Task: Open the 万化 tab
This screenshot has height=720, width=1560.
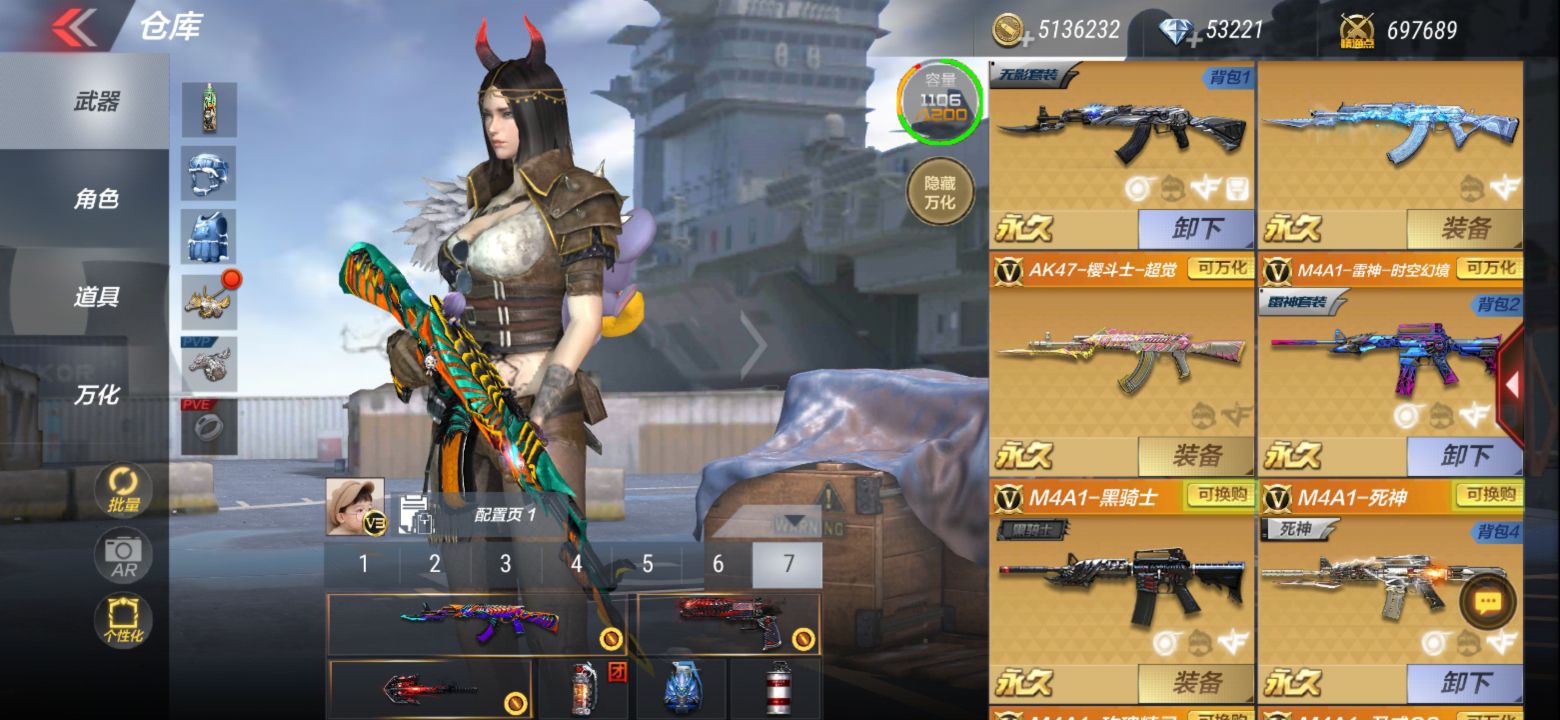Action: coord(96,395)
